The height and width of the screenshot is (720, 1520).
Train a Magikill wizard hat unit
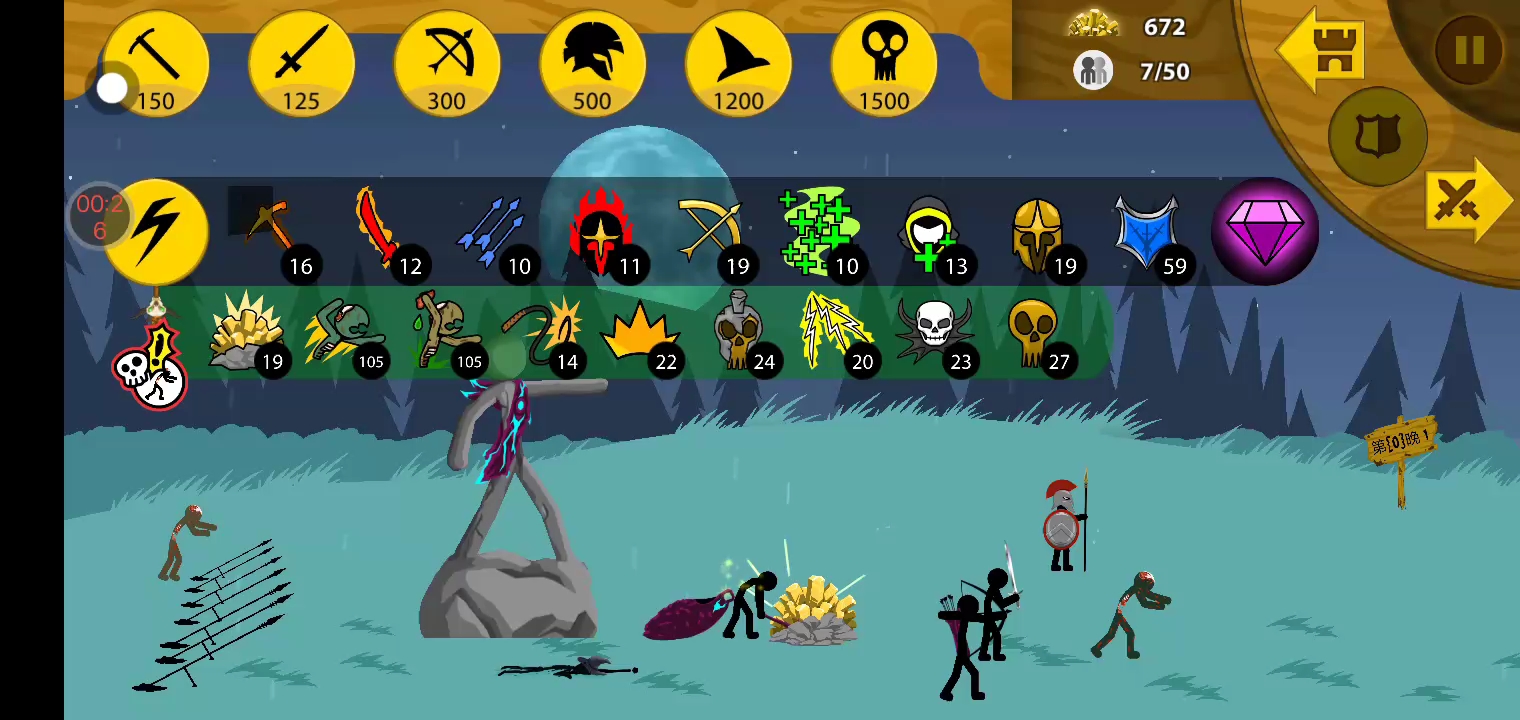click(738, 64)
